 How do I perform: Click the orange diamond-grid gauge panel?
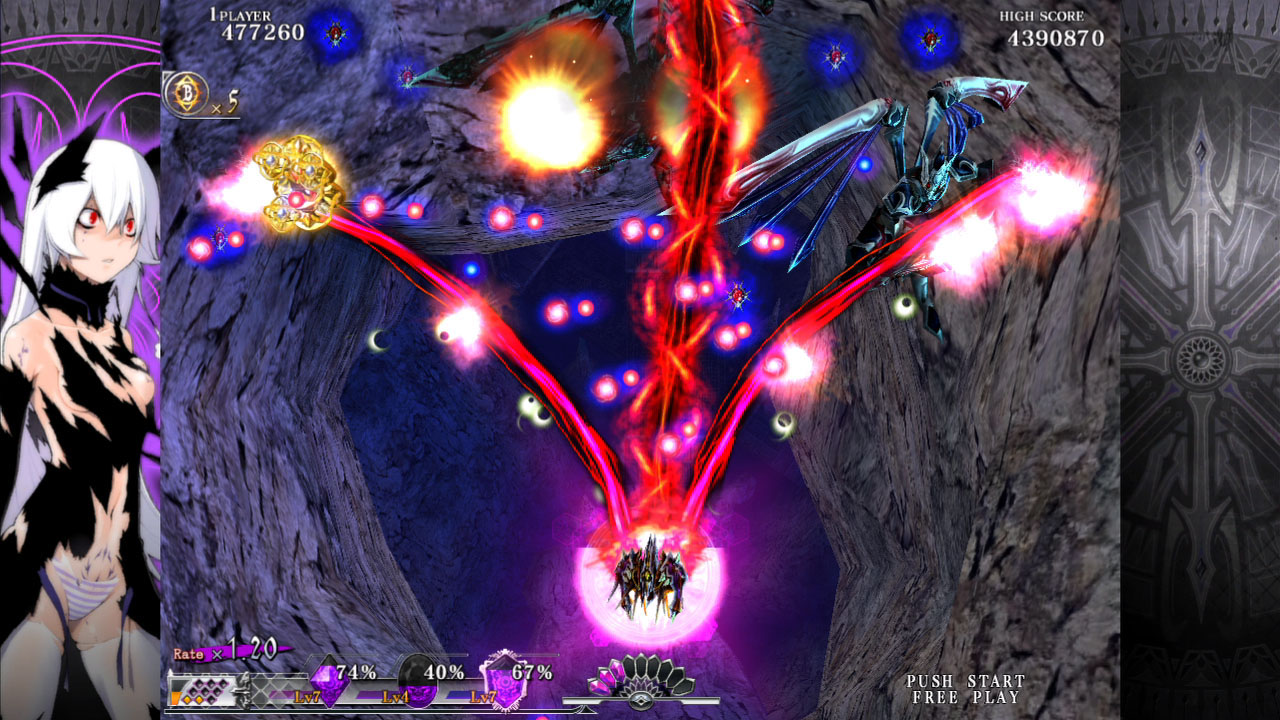pos(204,688)
